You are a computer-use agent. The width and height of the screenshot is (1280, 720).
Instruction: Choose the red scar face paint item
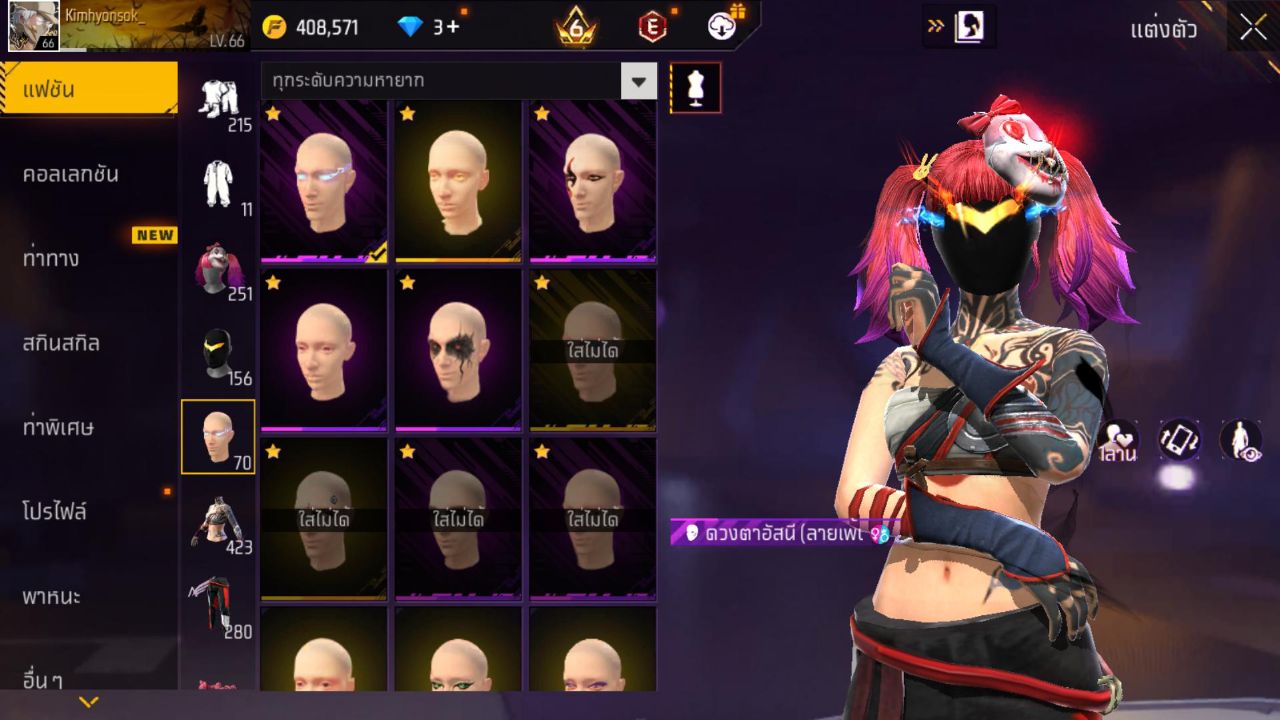click(x=592, y=181)
